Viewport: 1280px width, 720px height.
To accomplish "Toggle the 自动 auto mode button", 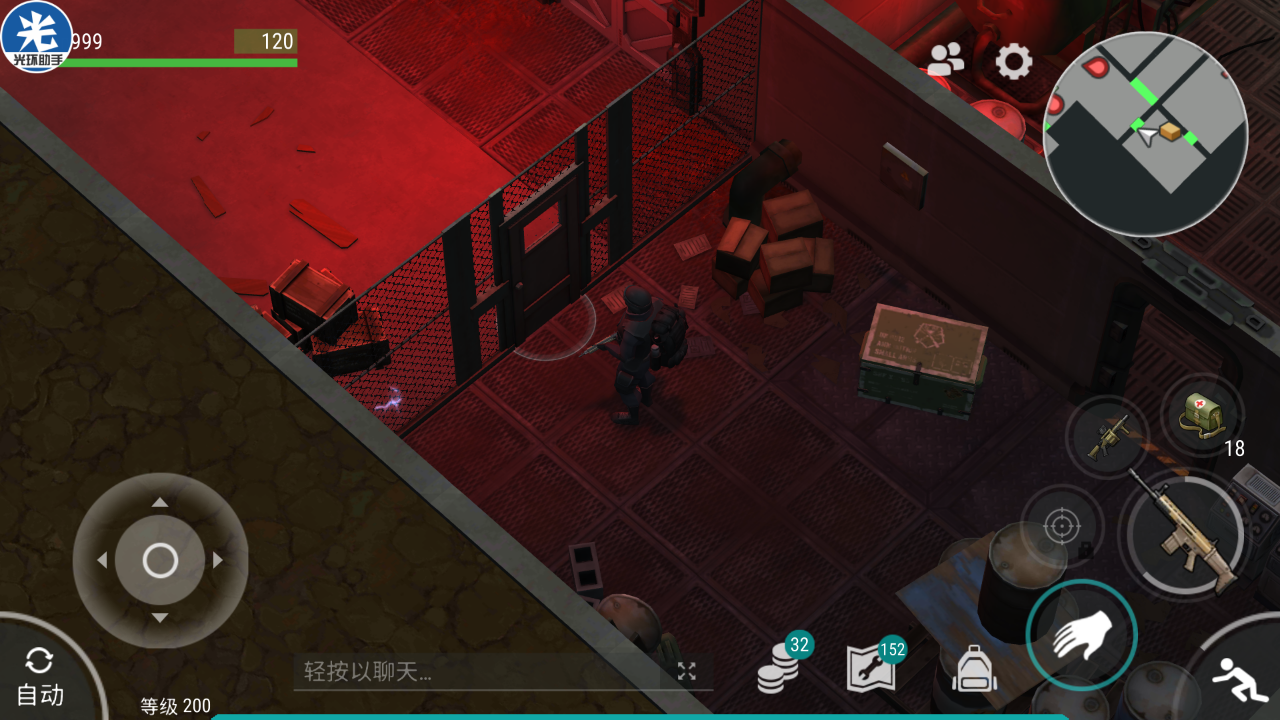I will coord(40,676).
